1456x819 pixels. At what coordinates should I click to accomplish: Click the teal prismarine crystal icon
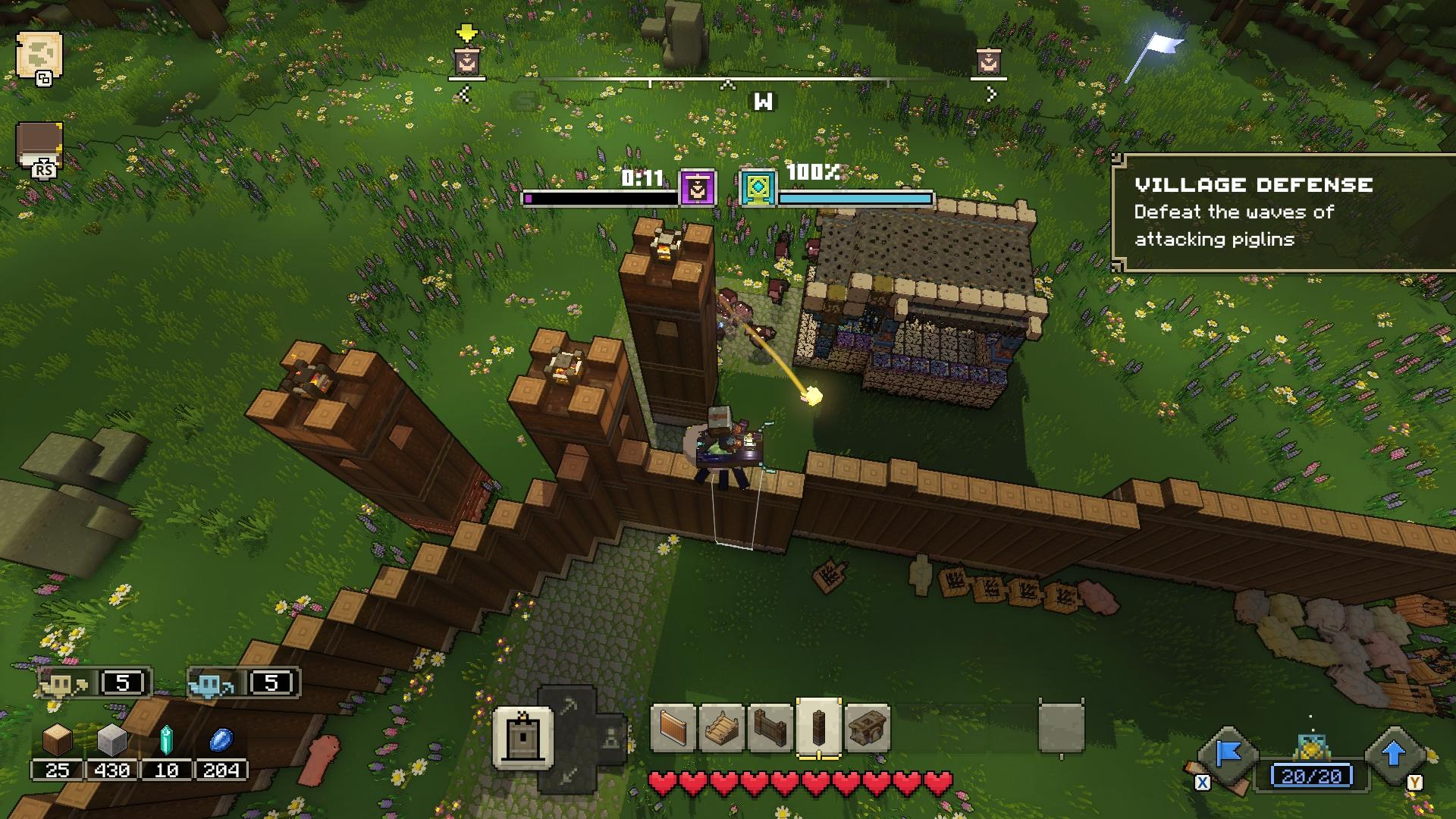click(166, 739)
